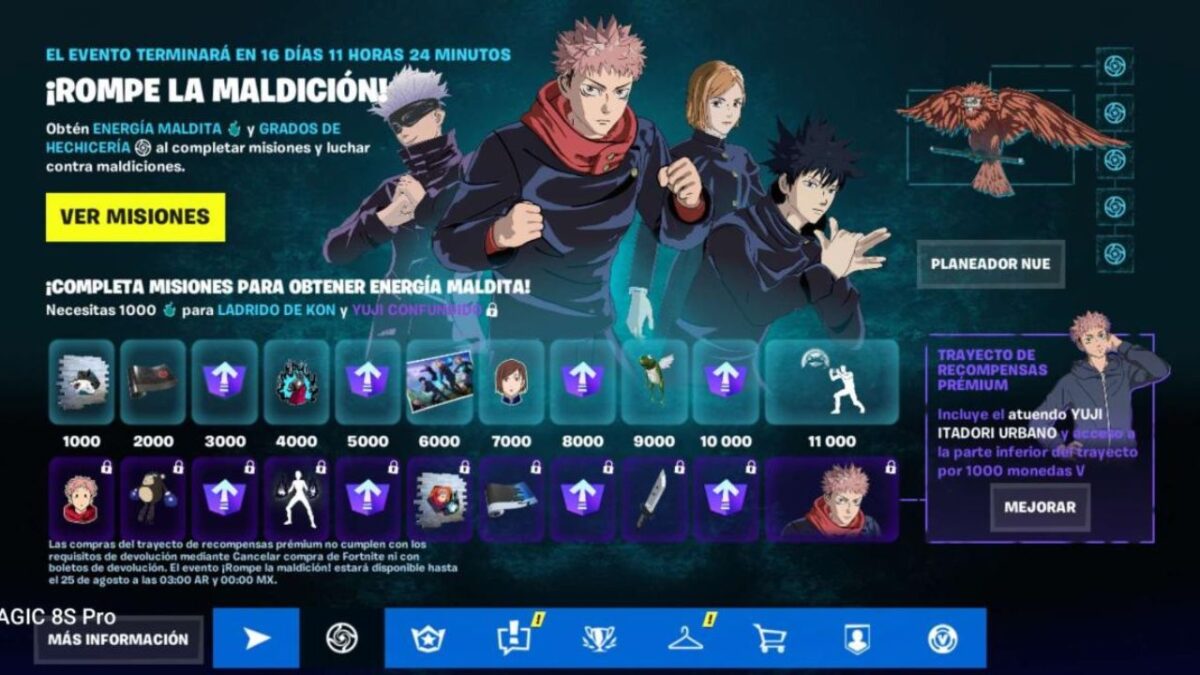Select the 11 000 emote reward tile
Image resolution: width=1200 pixels, height=675 pixels.
[831, 381]
